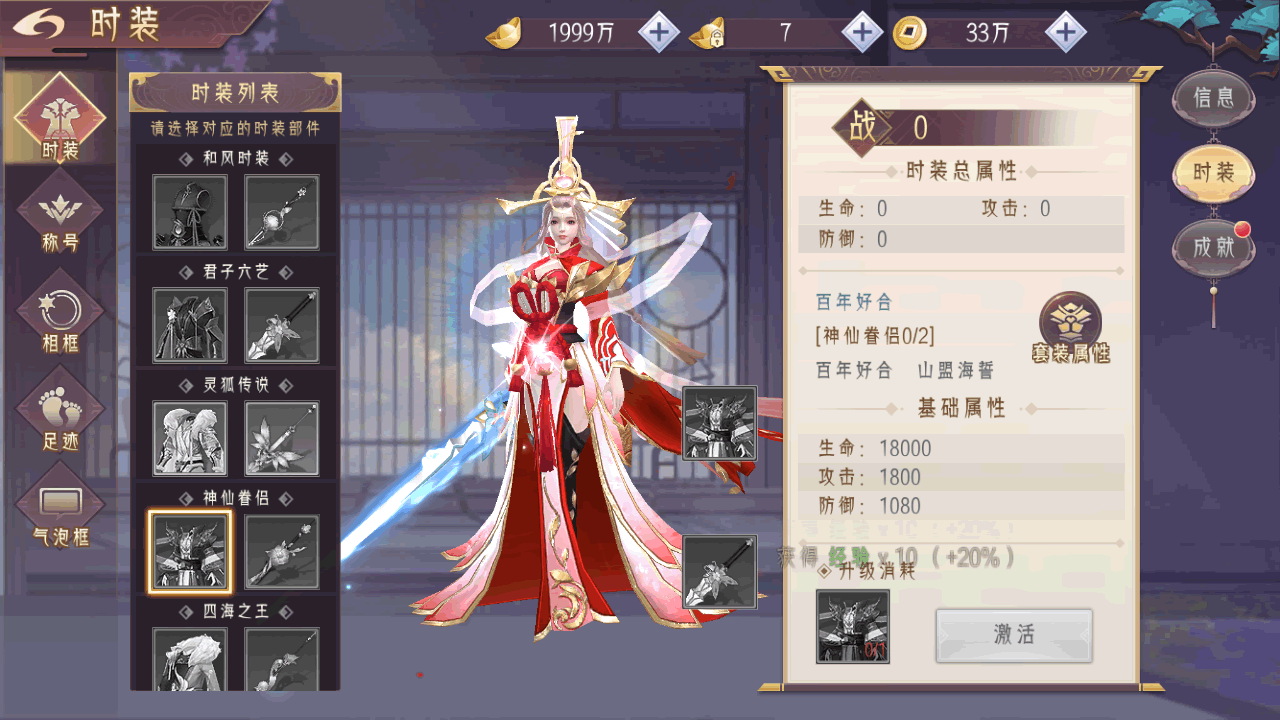
Task: Open the 足迹 footprint tab
Action: (x=60, y=416)
